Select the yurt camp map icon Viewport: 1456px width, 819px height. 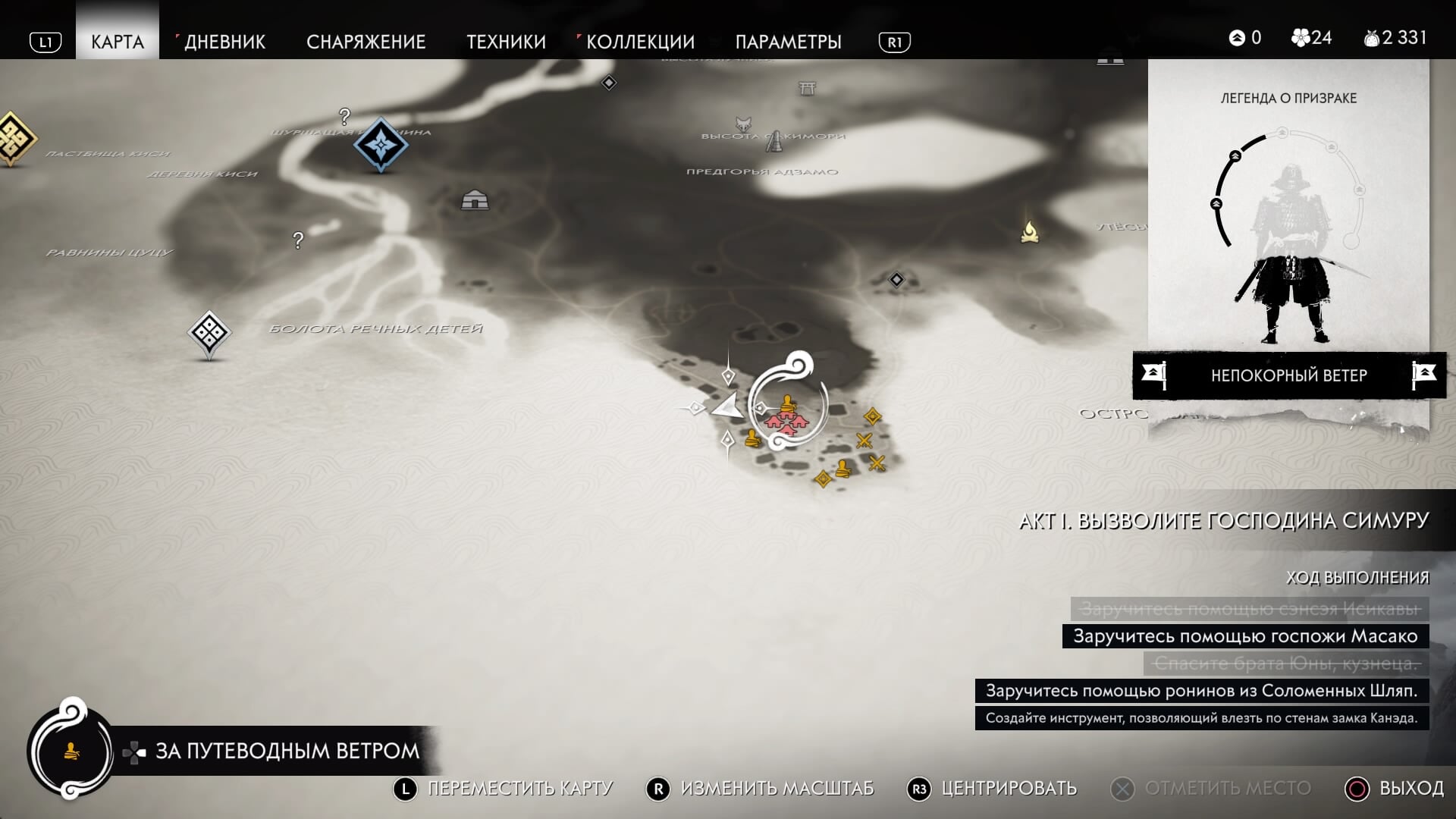(x=475, y=200)
